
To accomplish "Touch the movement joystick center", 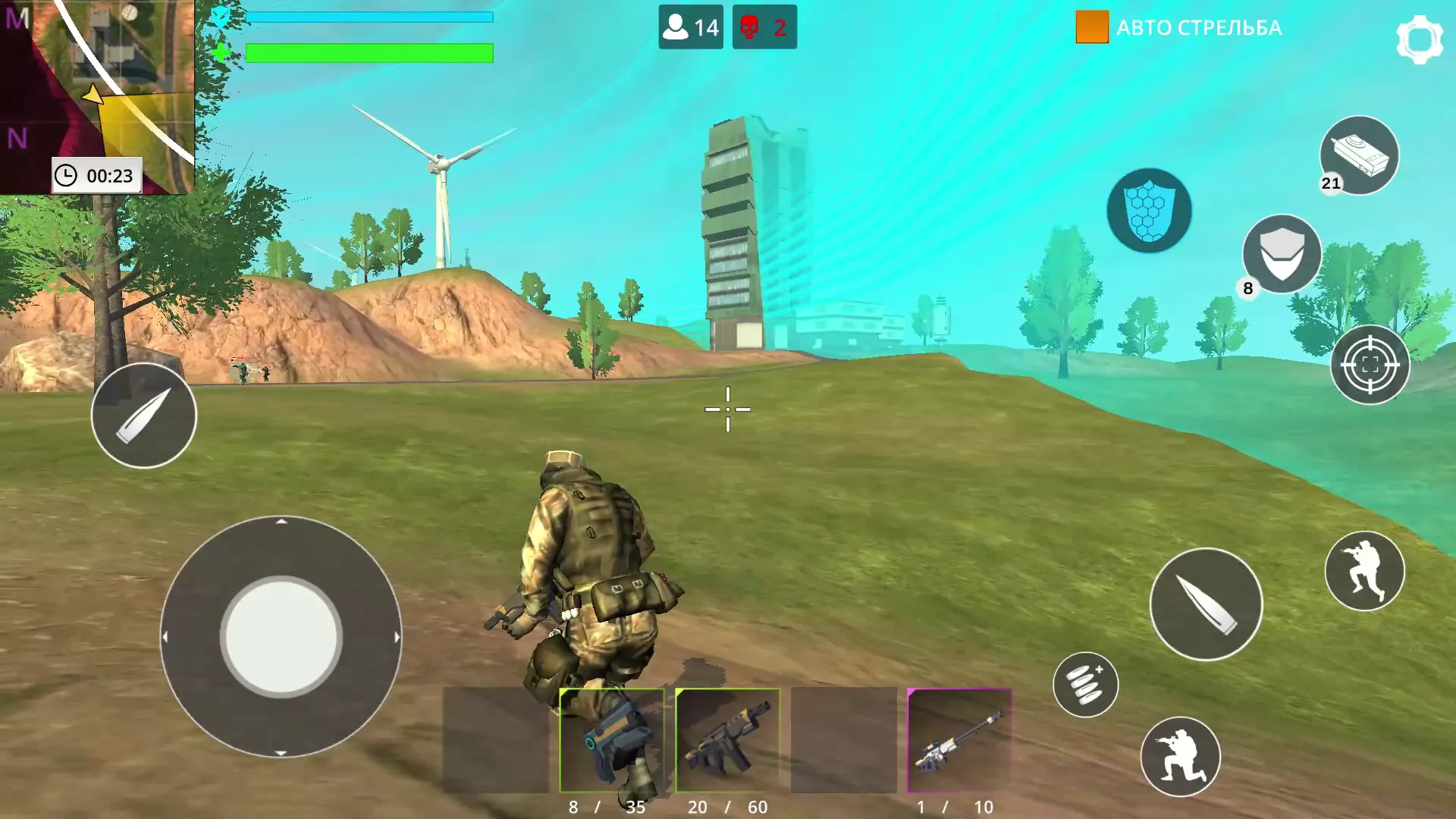I will point(281,635).
